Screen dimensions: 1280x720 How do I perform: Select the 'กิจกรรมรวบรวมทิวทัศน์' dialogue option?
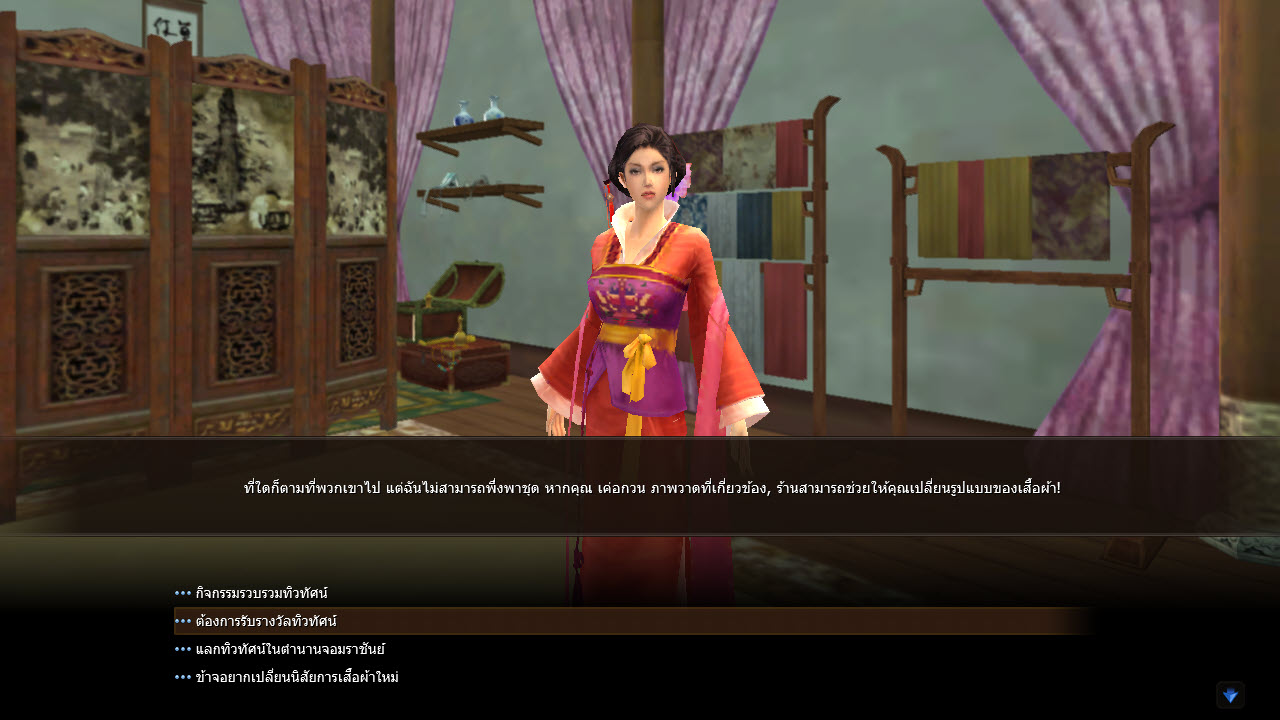click(x=261, y=593)
